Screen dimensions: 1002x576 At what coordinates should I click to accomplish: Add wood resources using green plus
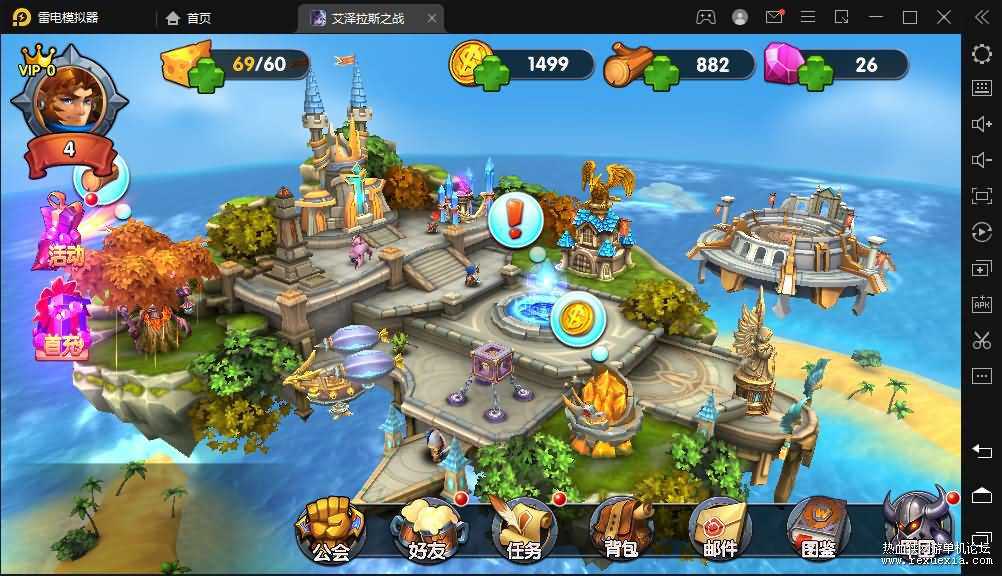point(660,73)
